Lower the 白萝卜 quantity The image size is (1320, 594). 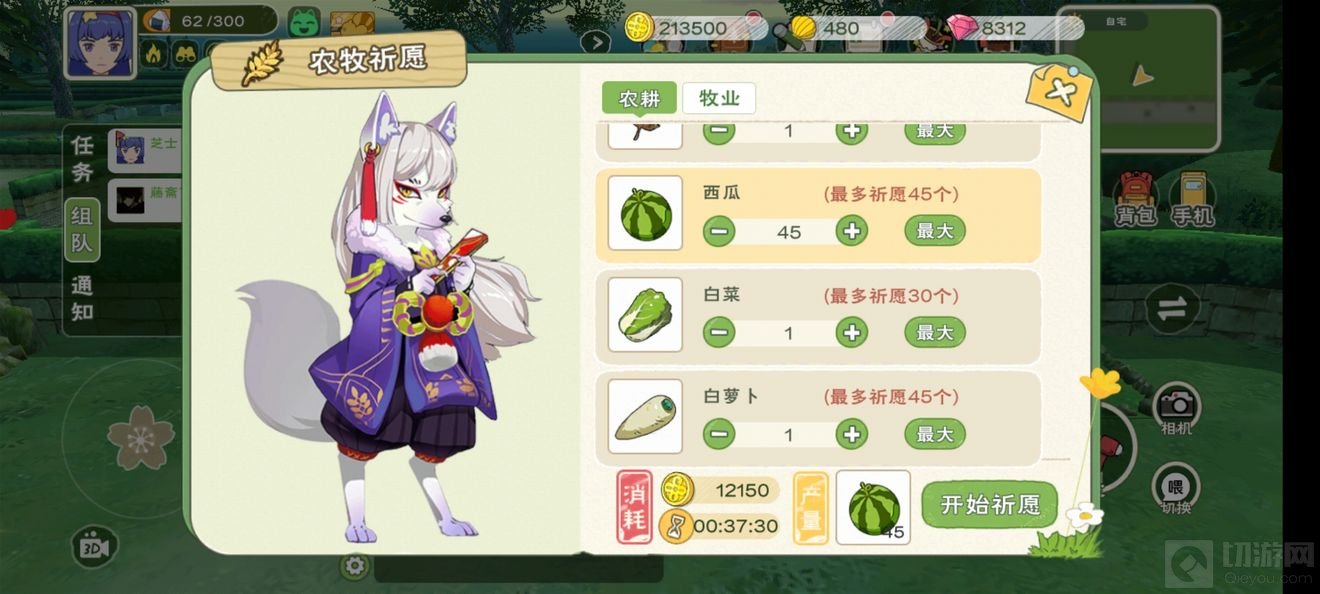click(718, 434)
